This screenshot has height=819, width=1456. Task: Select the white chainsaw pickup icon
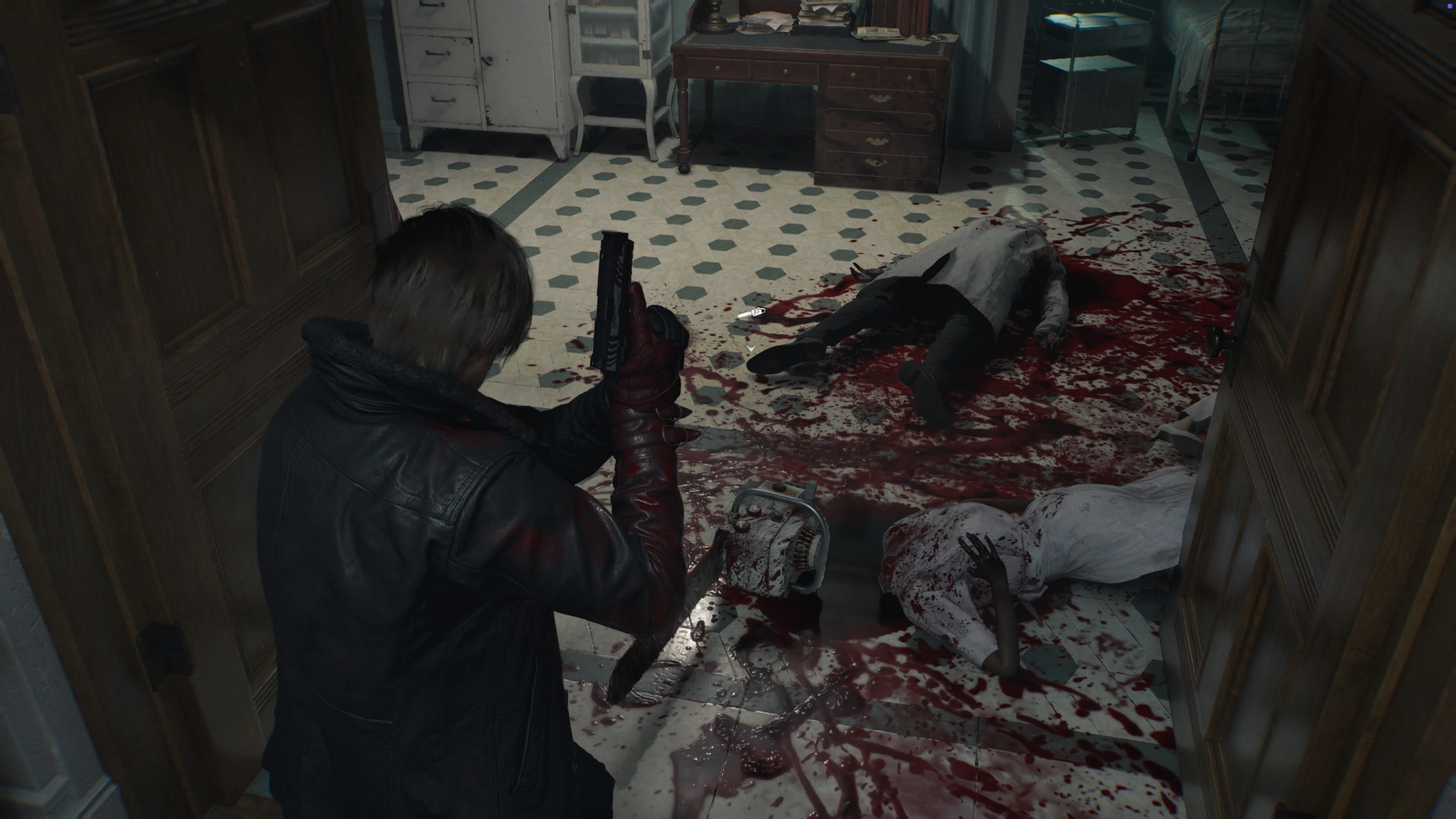tap(752, 312)
